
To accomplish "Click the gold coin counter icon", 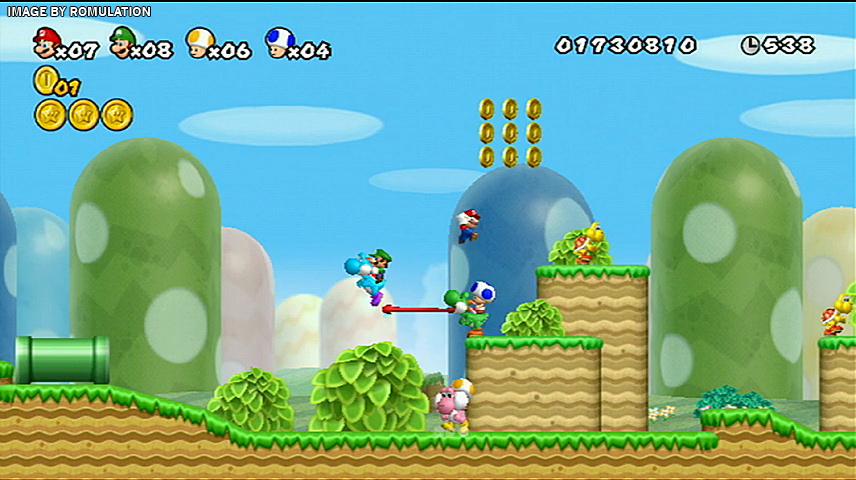I will [x=44, y=80].
